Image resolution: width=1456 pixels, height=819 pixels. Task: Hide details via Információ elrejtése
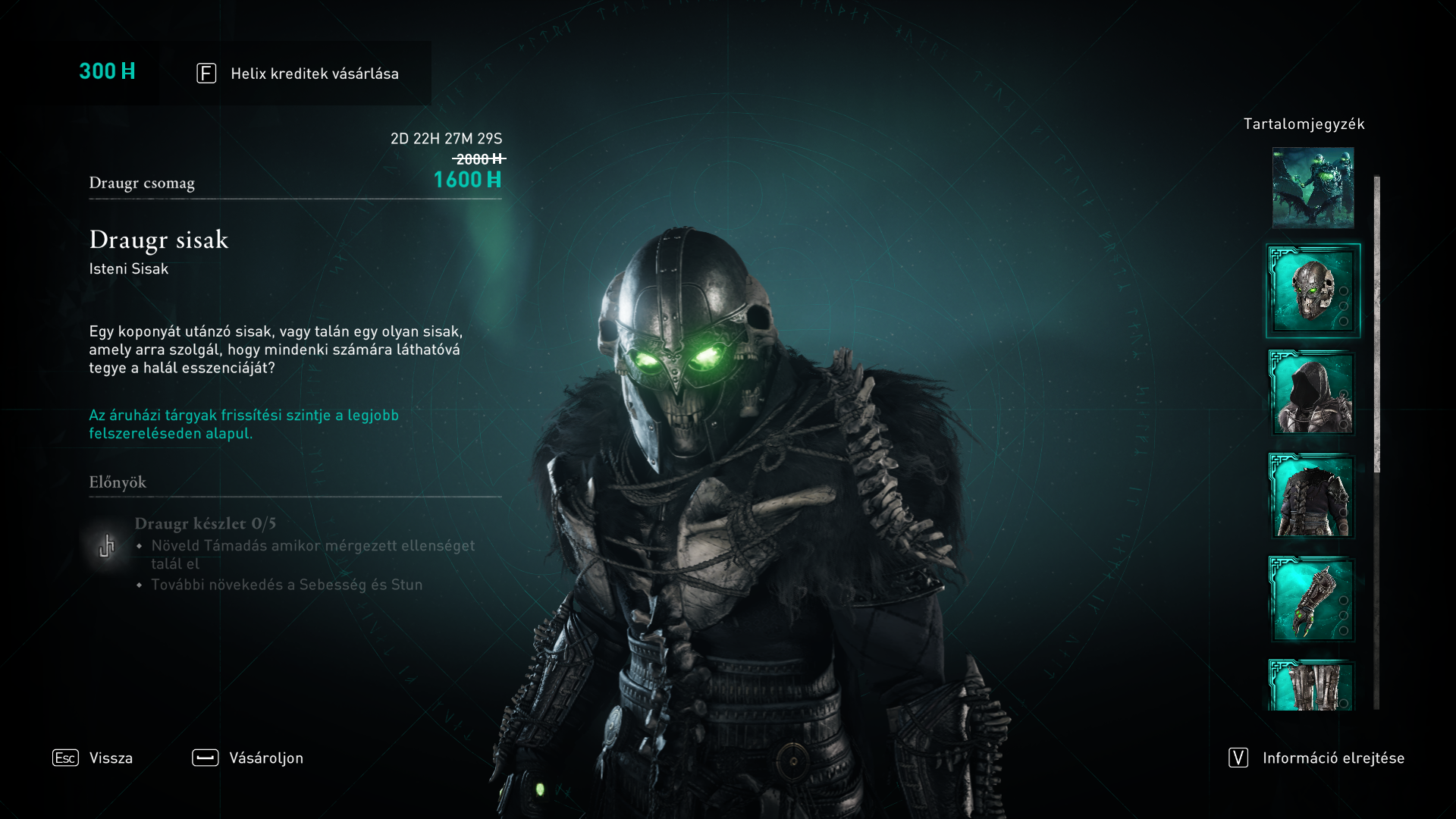coord(1317,758)
